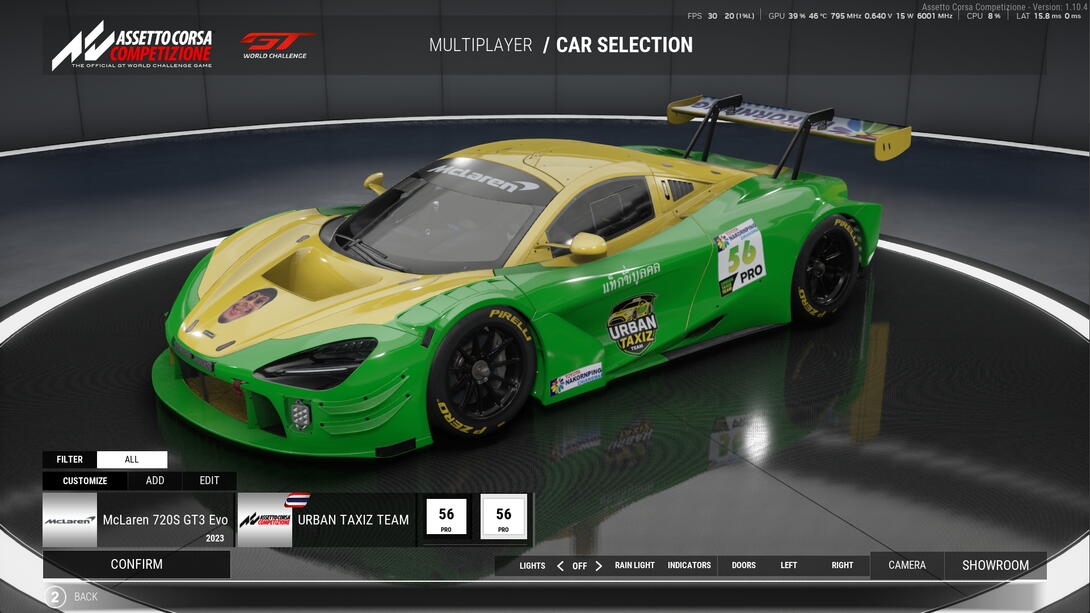The image size is (1090, 613).
Task: Toggle the Rain Light
Action: [635, 566]
